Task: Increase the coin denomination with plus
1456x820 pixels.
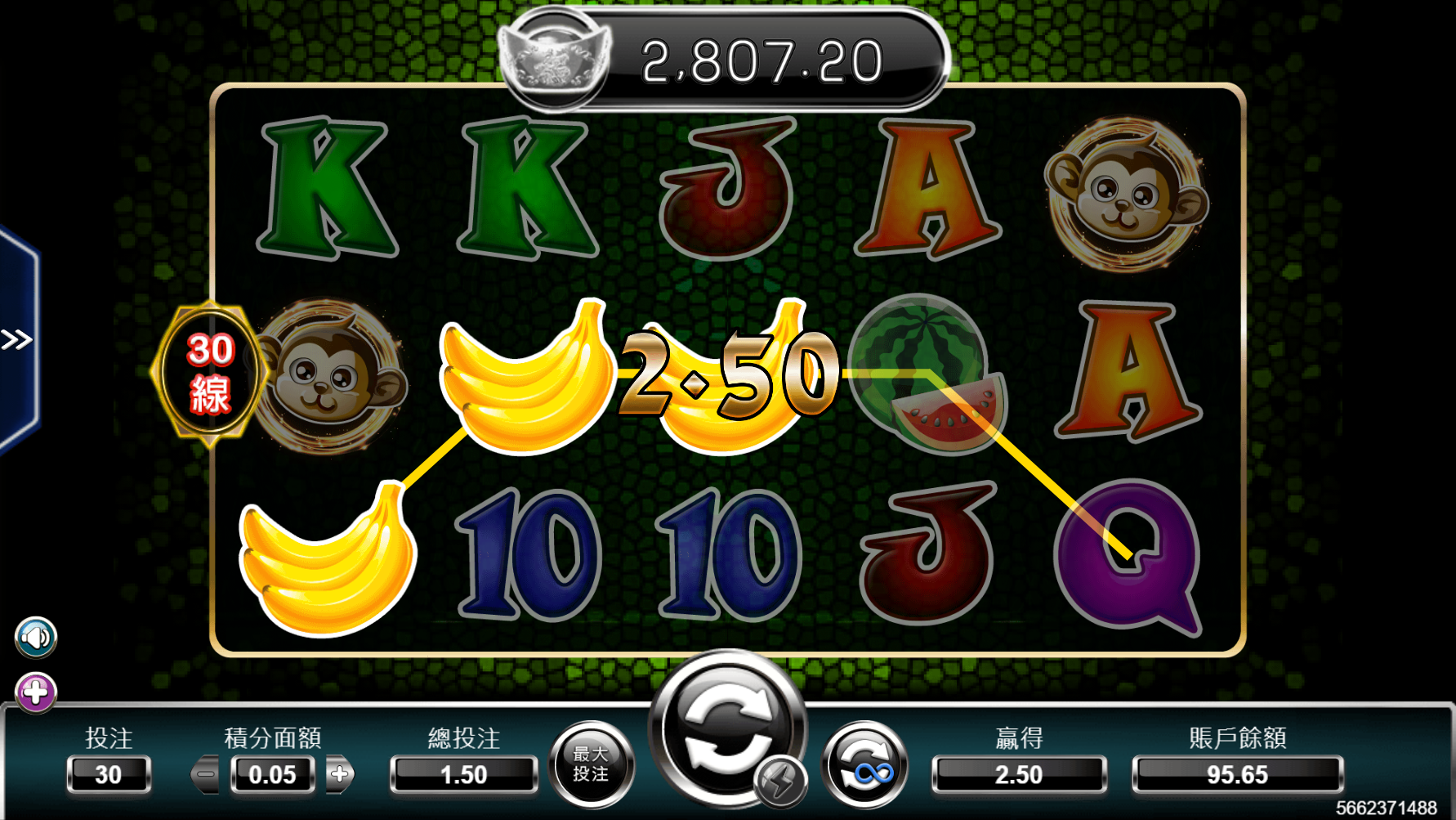Action: coord(340,774)
